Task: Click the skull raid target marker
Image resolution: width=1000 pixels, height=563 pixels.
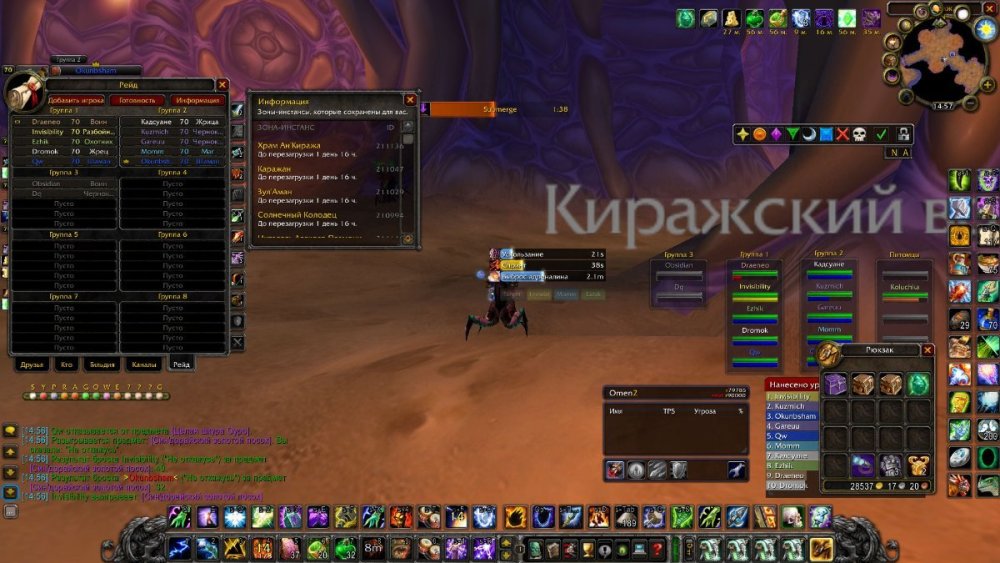Action: tap(859, 134)
